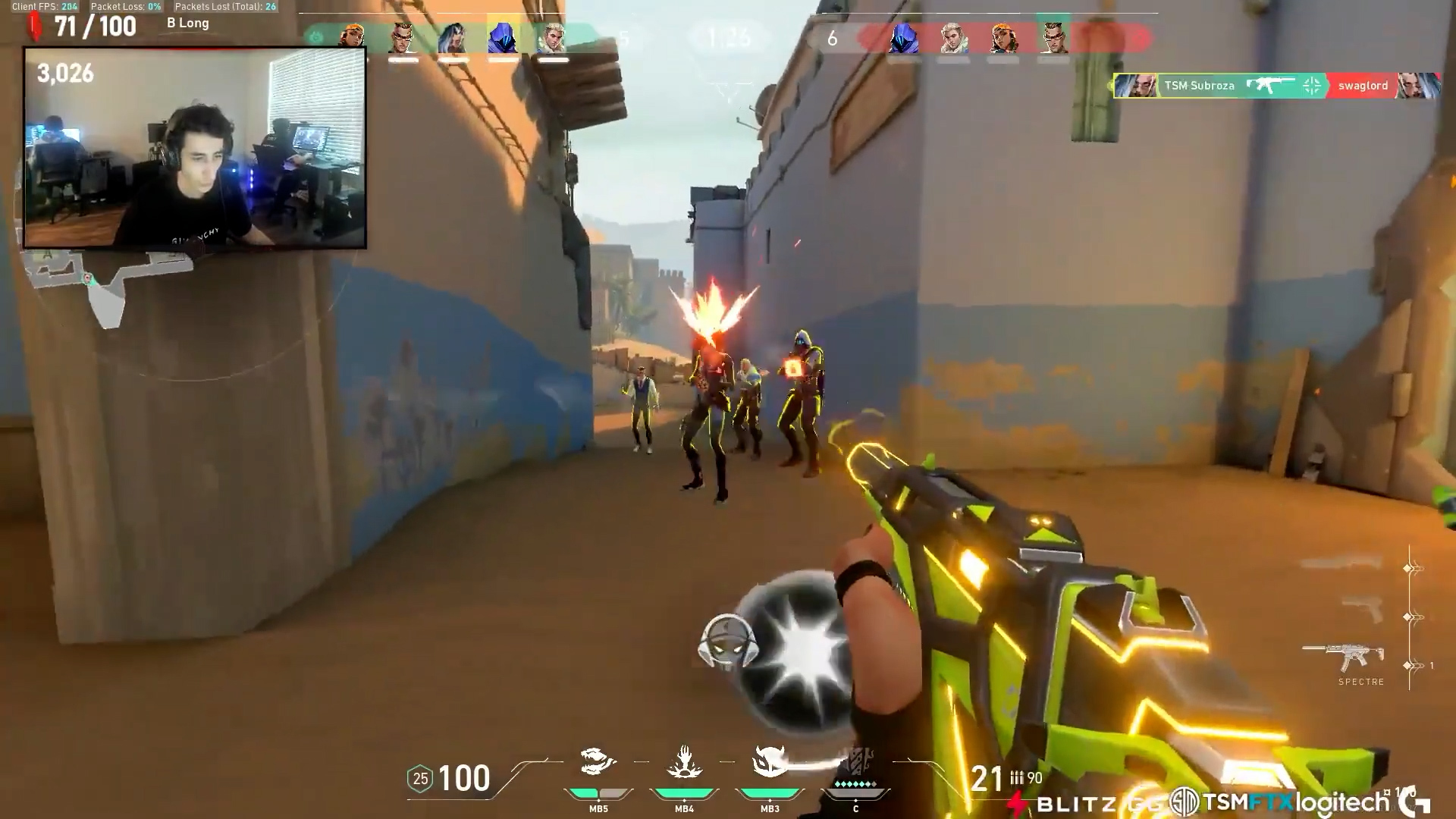Image resolution: width=1456 pixels, height=819 pixels.
Task: Select the enemy team score showing 6
Action: pos(832,36)
